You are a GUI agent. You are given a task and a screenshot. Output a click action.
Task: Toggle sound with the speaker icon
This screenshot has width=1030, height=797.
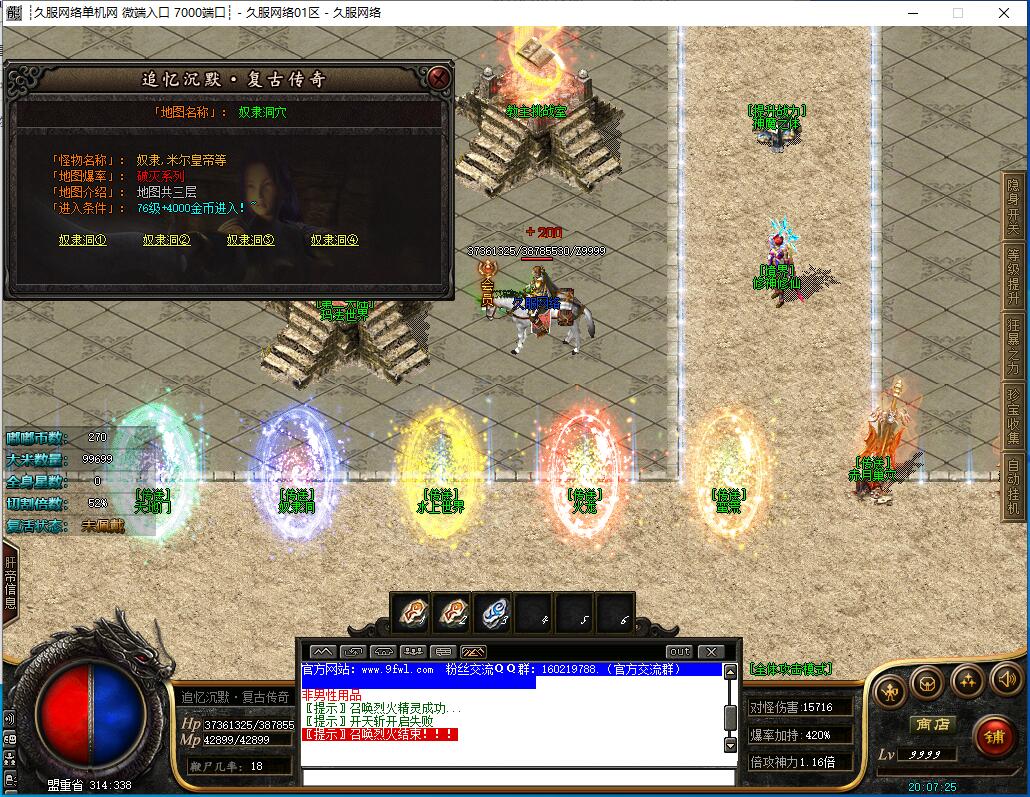(1006, 681)
